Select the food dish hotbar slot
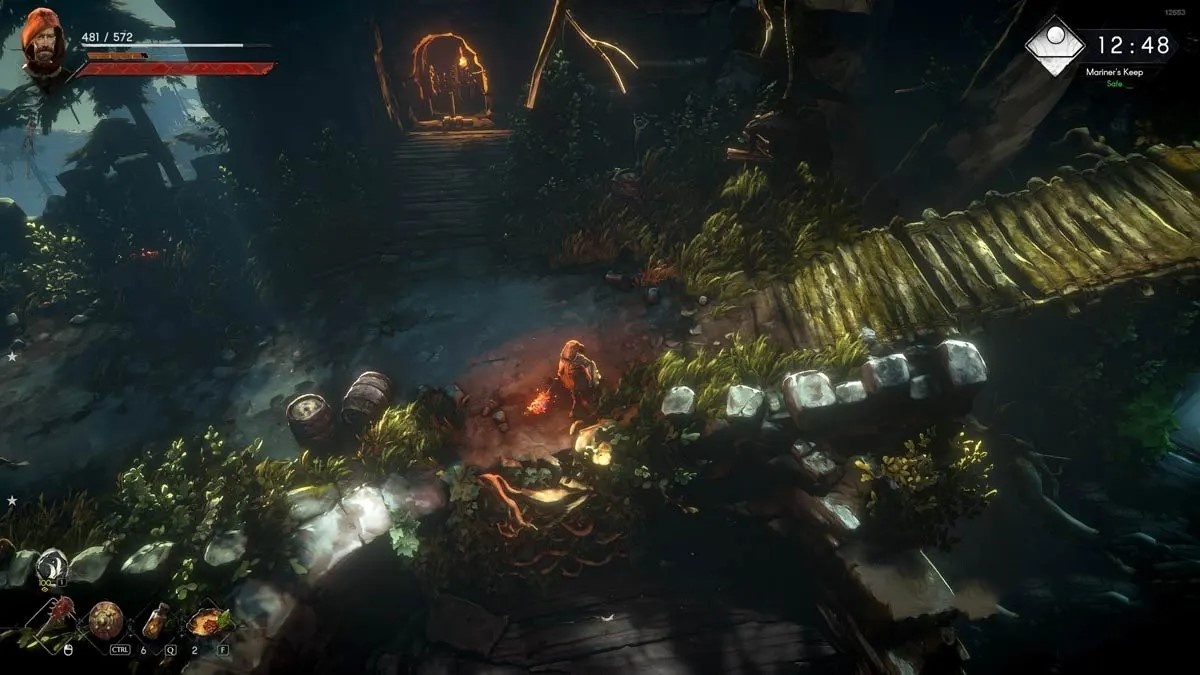 click(208, 620)
